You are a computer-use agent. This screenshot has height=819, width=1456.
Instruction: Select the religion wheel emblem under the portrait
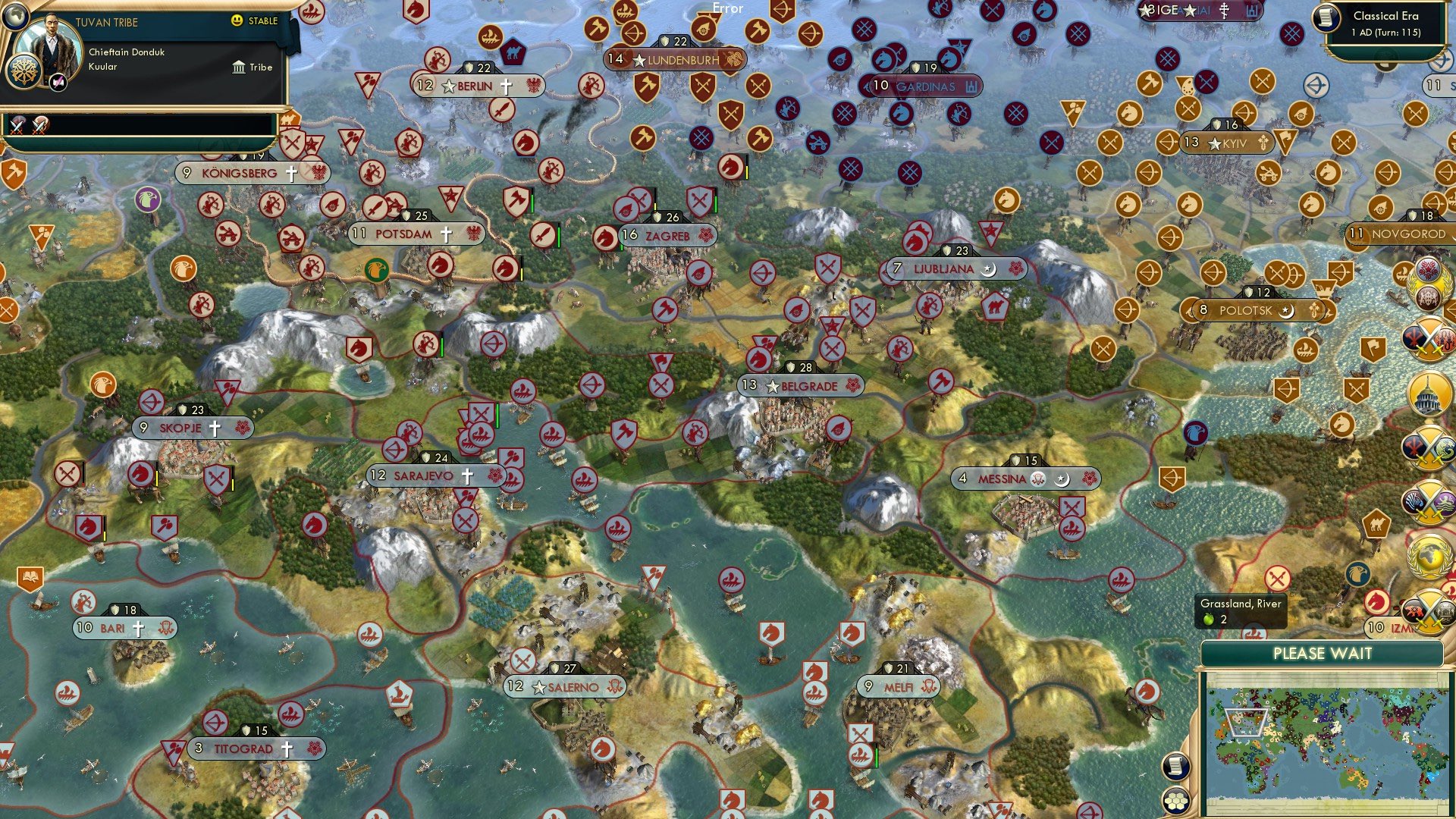coord(24,73)
